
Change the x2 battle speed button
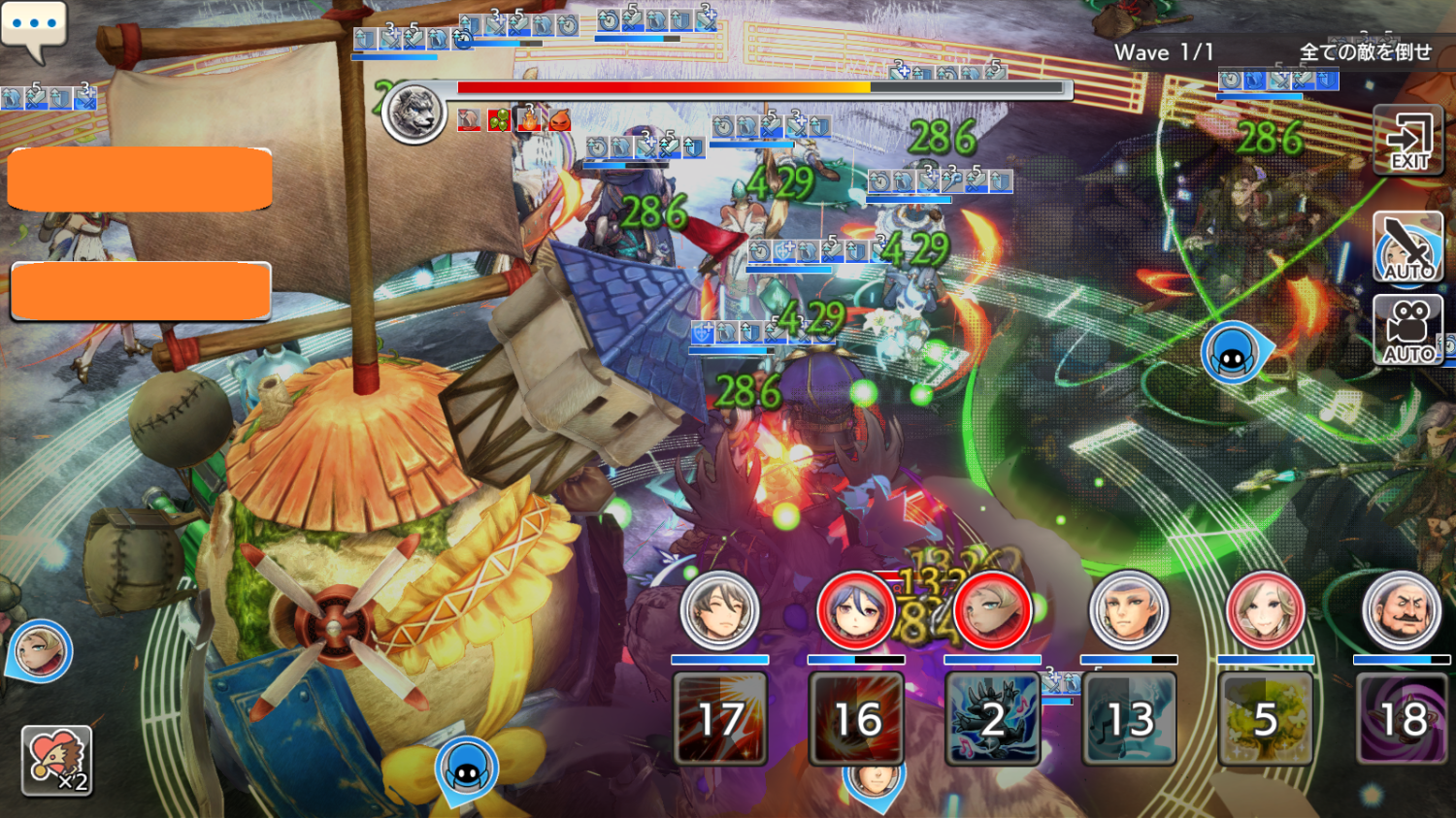click(x=56, y=761)
